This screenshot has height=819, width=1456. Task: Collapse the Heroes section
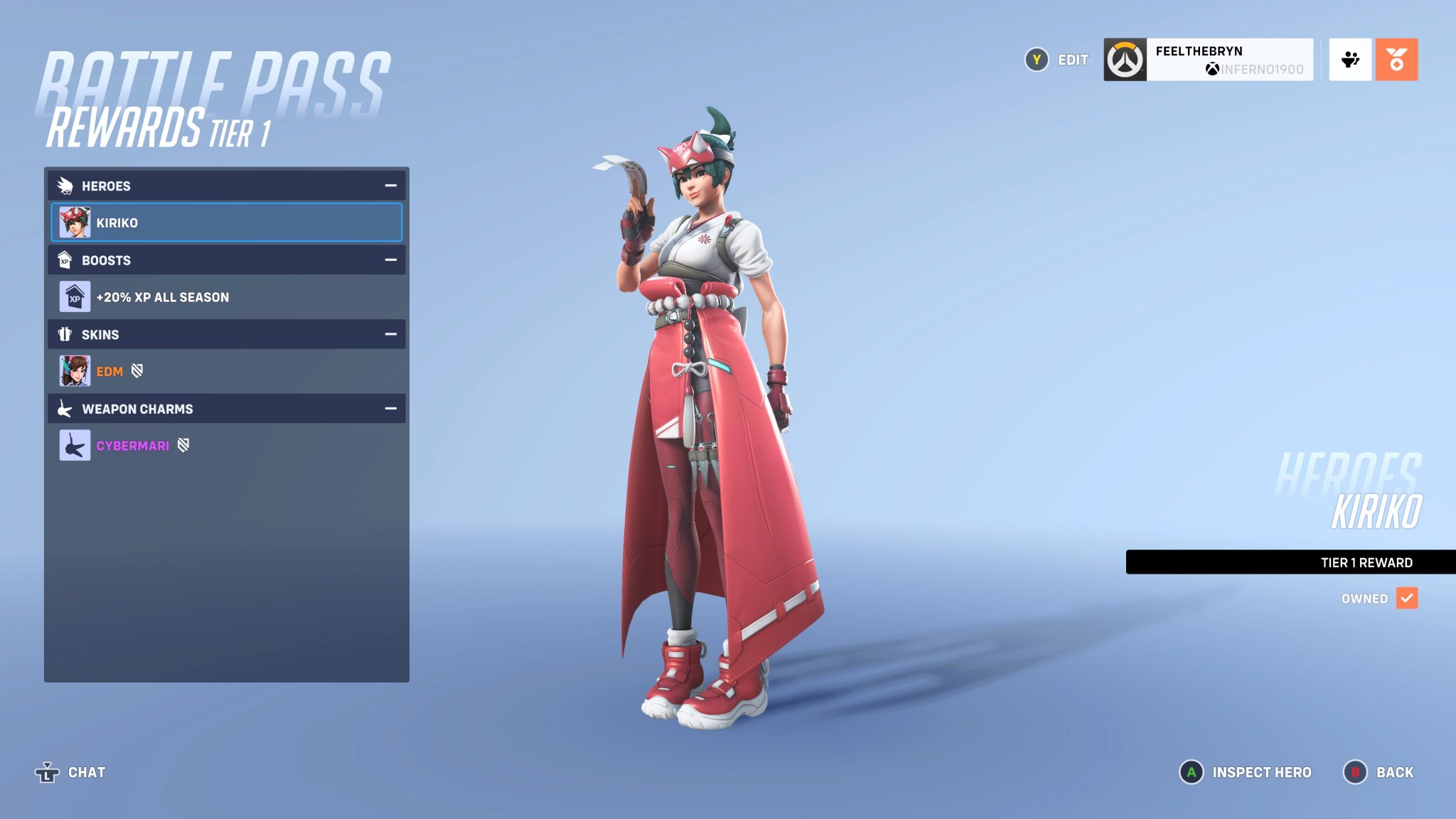click(x=390, y=186)
